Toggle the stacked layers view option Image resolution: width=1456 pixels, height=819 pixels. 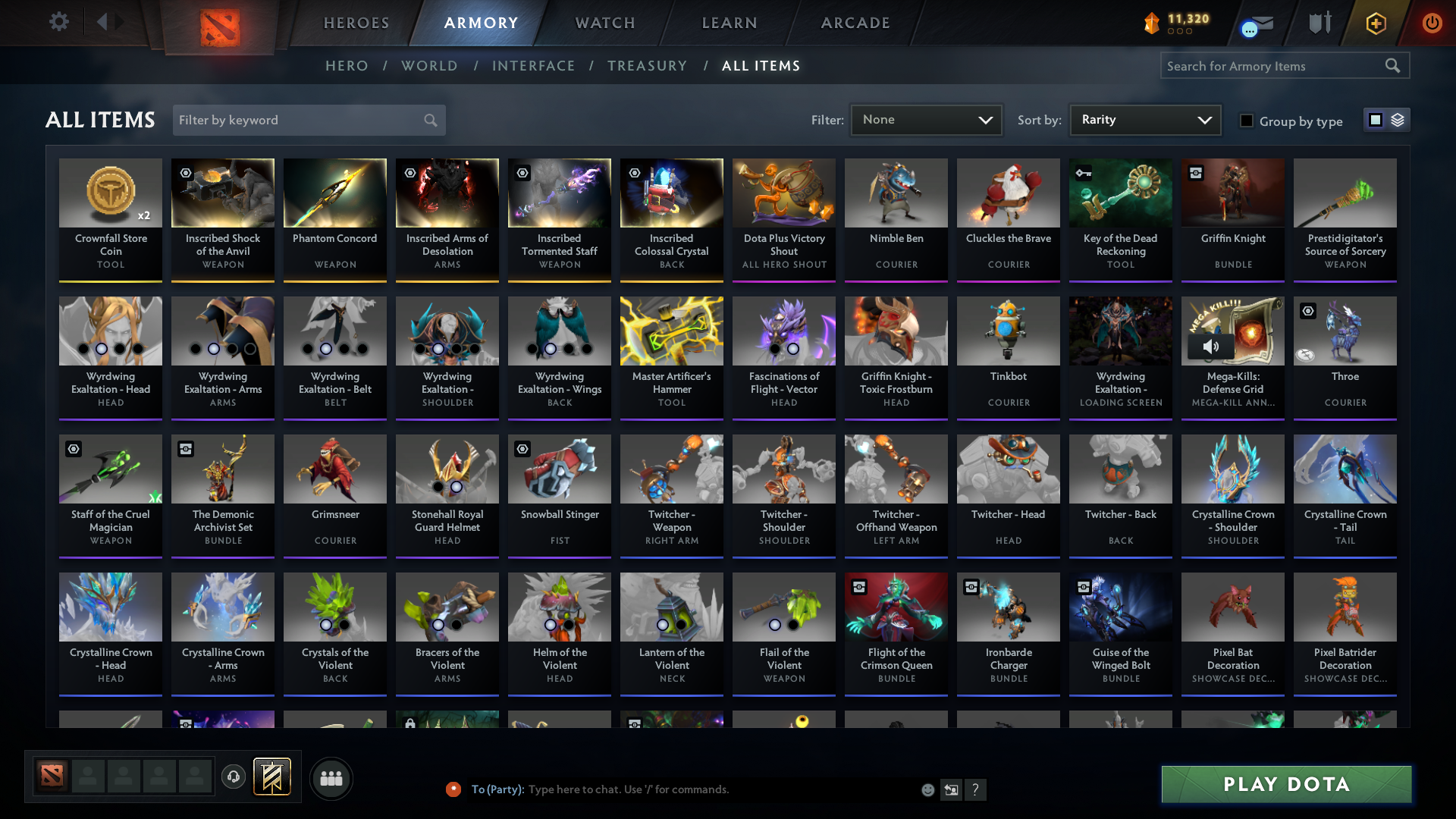pos(1398,119)
